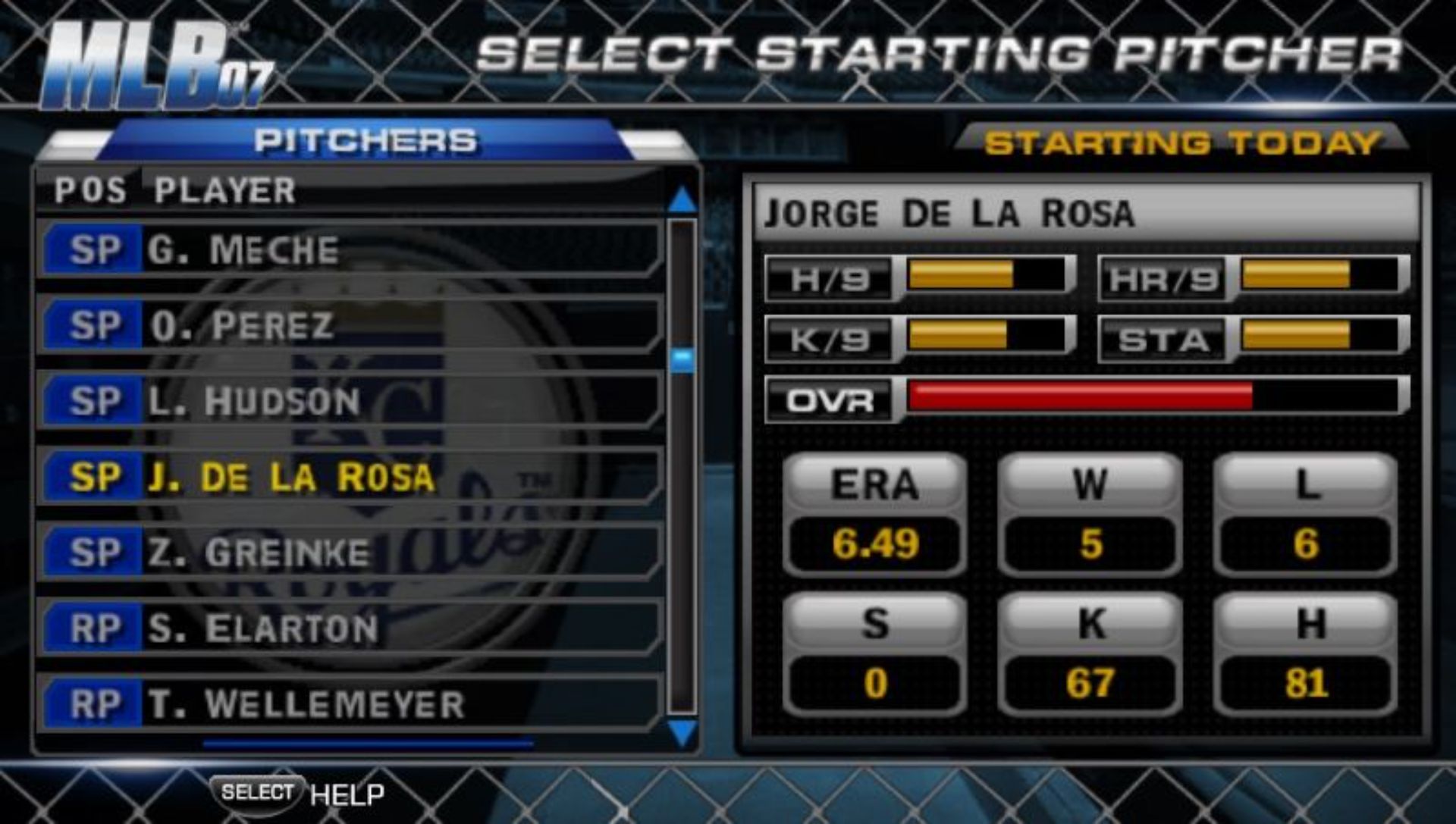This screenshot has height=824, width=1456.
Task: Select relief pitcher S. Elarton
Action: (349, 628)
